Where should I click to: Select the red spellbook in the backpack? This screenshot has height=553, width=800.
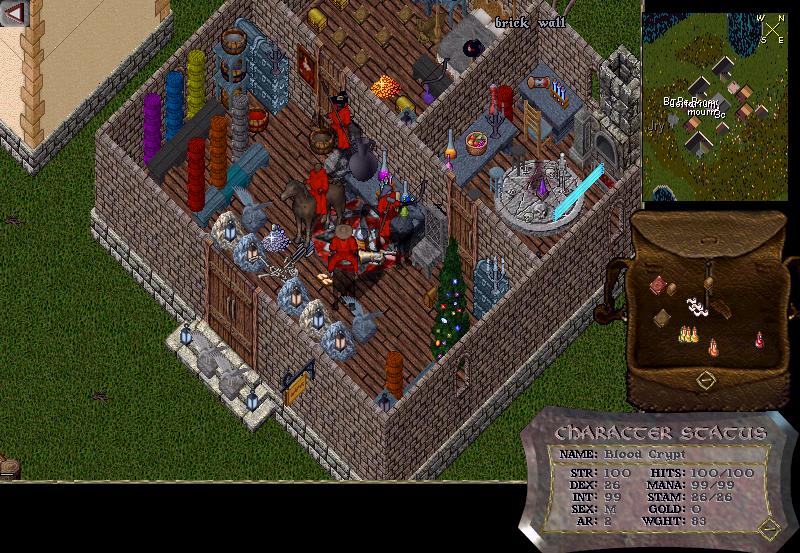pyautogui.click(x=657, y=287)
